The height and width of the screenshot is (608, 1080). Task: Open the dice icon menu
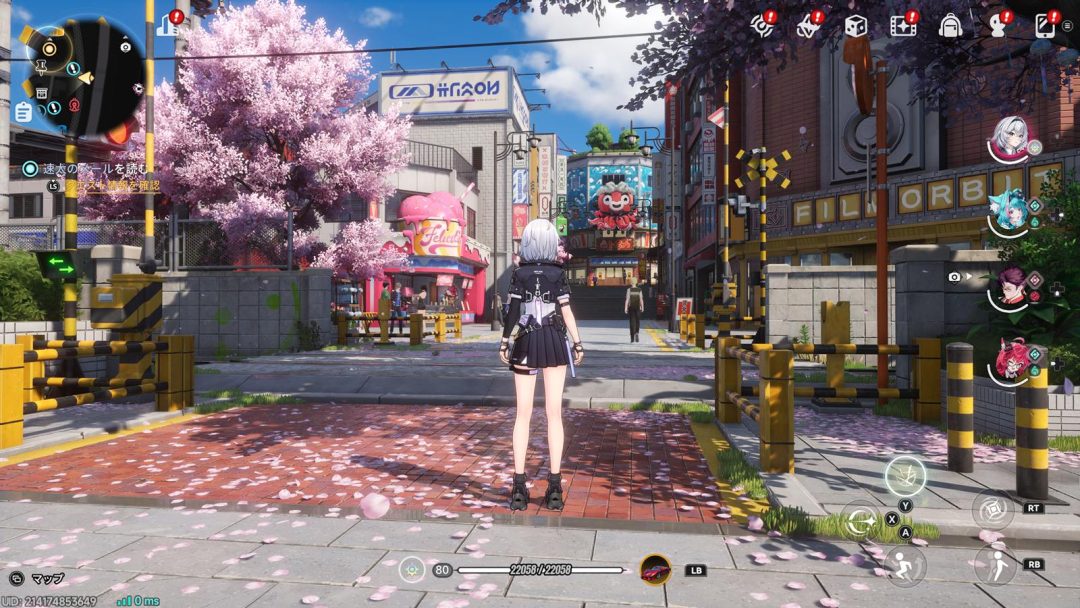855,26
